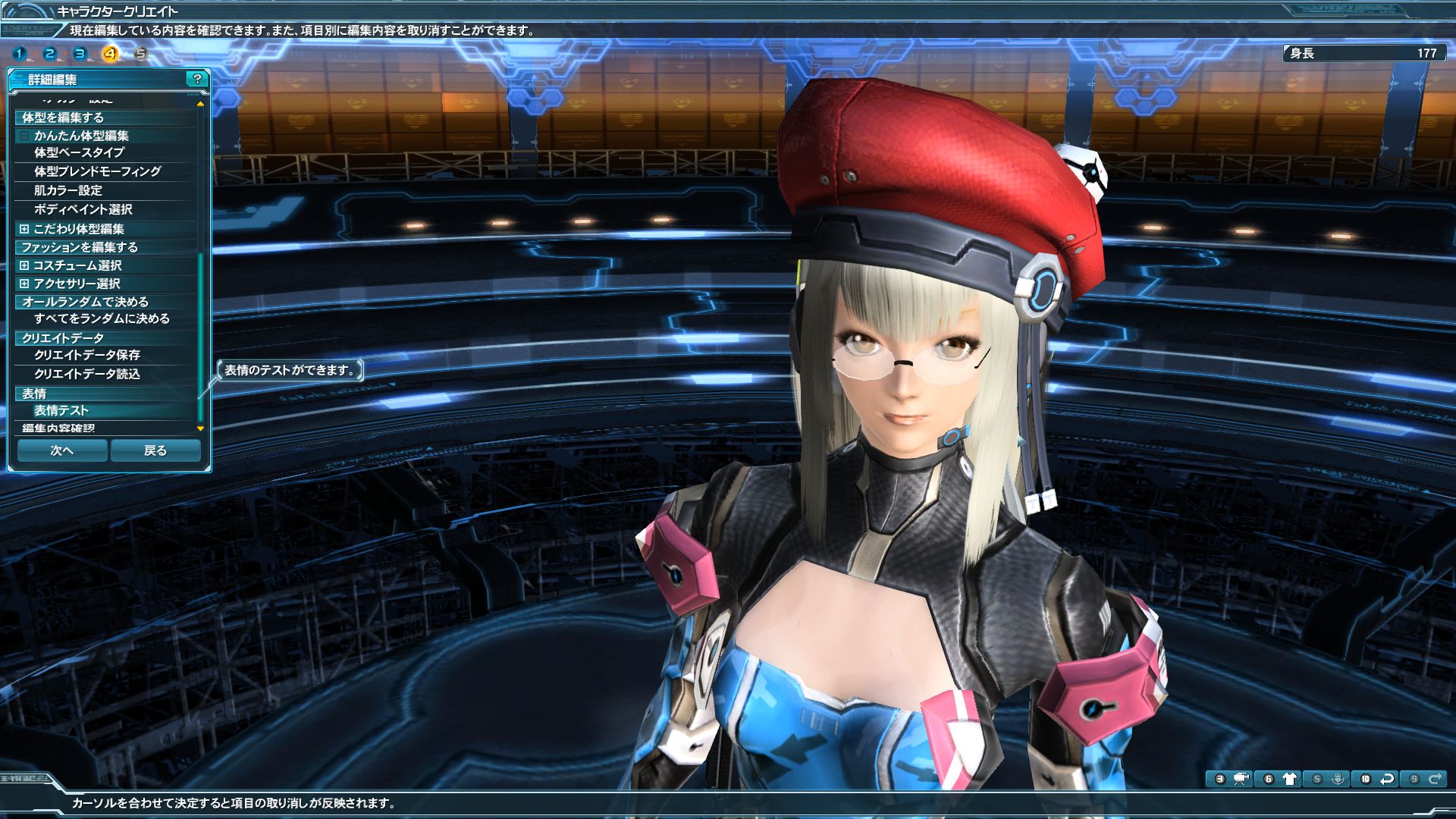This screenshot has width=1456, height=819.
Task: Click the undo arrow button
Action: tap(1387, 779)
